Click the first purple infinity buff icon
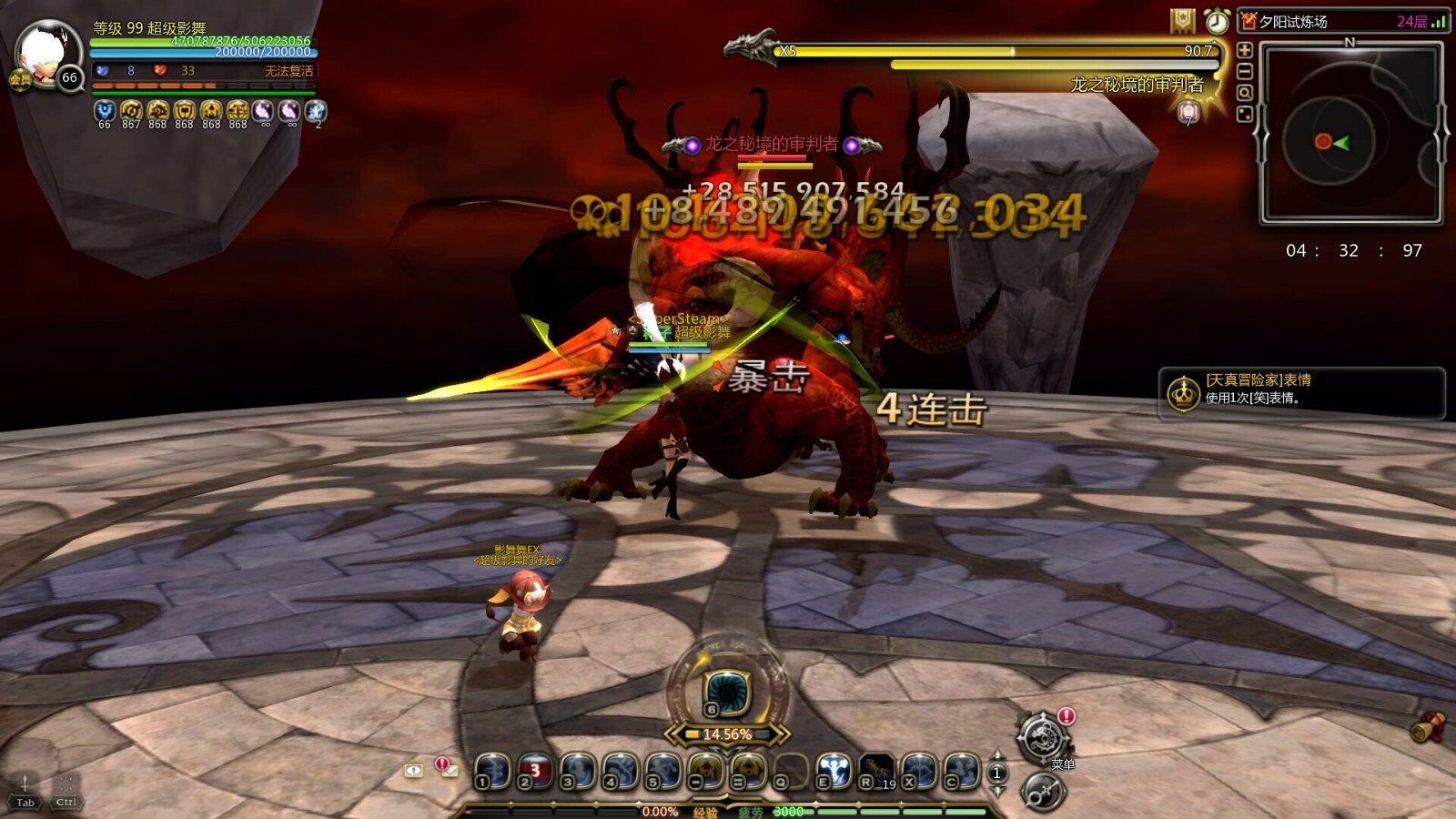The height and width of the screenshot is (819, 1456). click(x=261, y=111)
